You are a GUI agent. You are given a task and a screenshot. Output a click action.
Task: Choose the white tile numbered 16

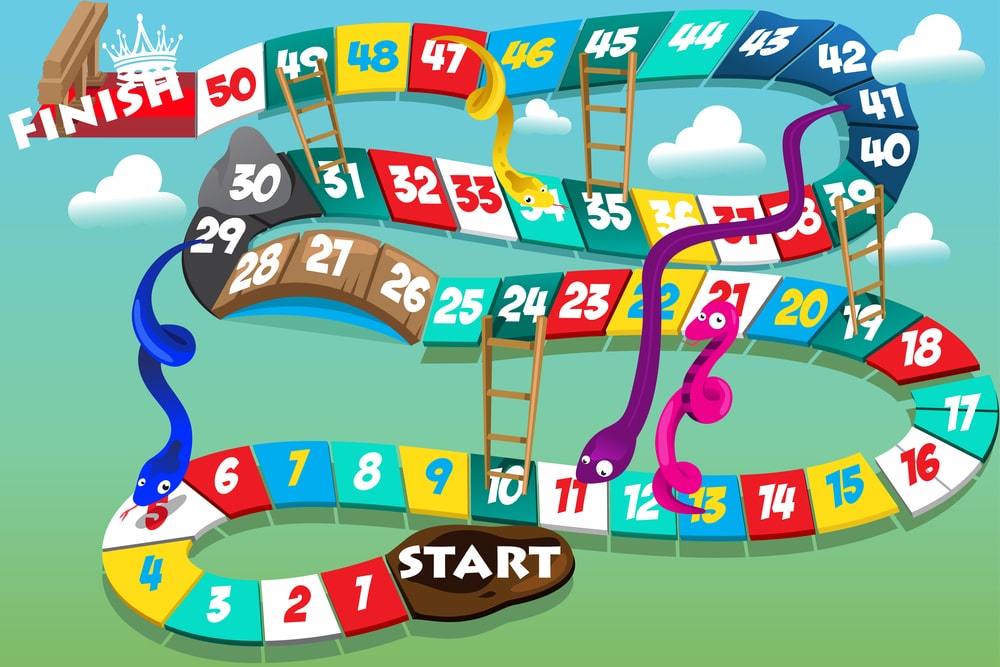coord(920,462)
